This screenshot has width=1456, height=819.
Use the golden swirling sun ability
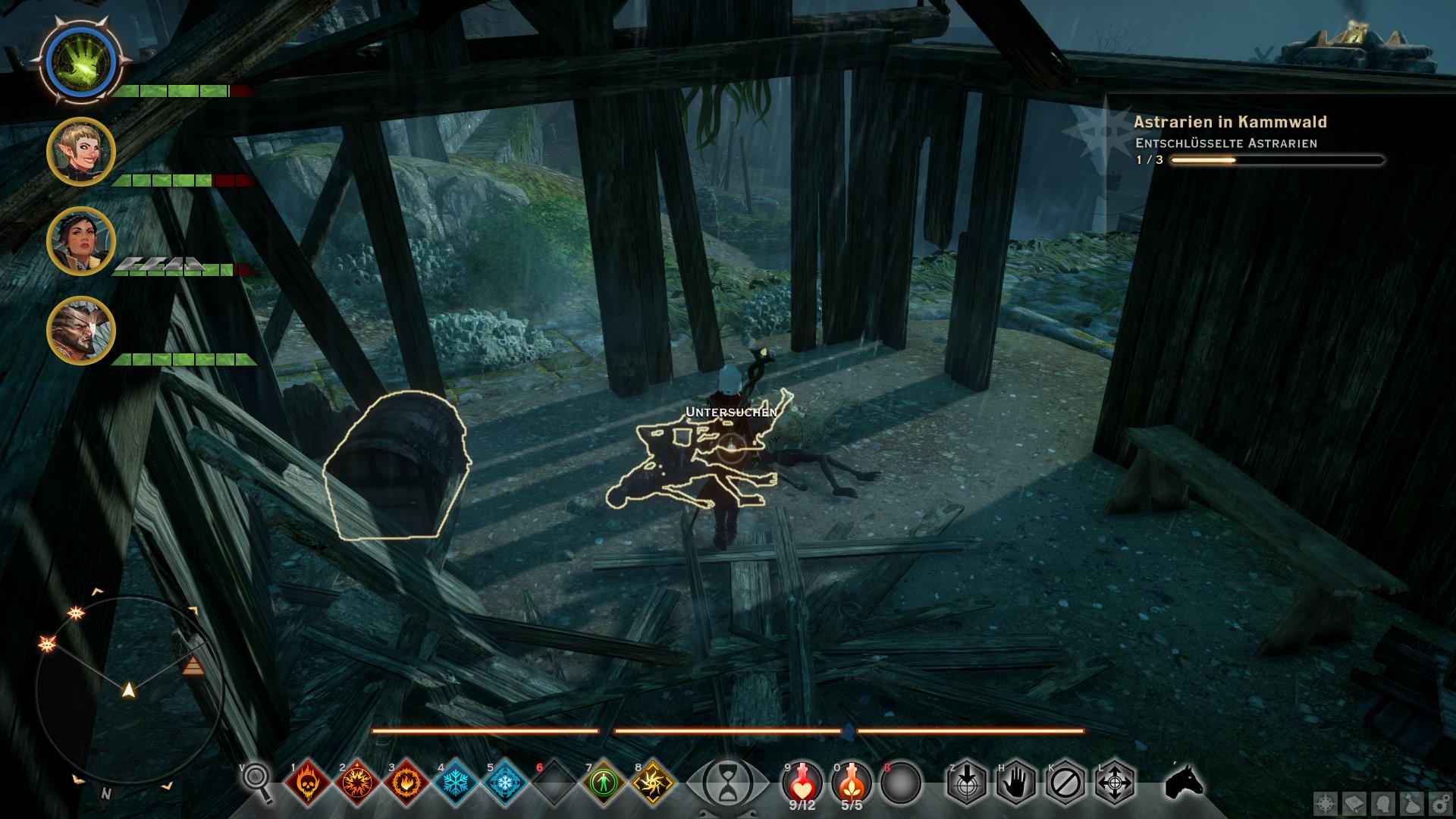(x=653, y=783)
